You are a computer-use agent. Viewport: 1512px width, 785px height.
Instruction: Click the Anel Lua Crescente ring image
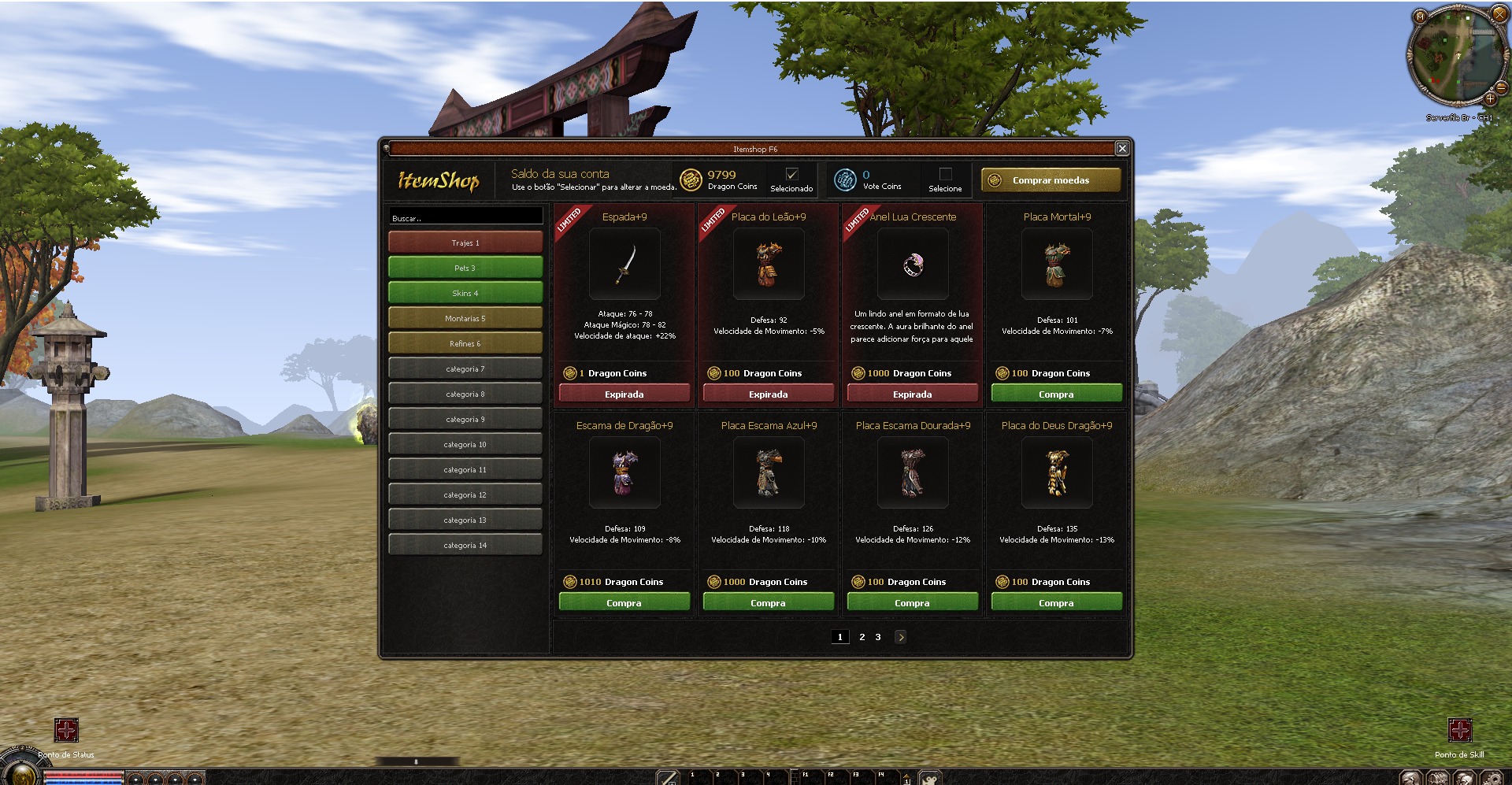[911, 265]
